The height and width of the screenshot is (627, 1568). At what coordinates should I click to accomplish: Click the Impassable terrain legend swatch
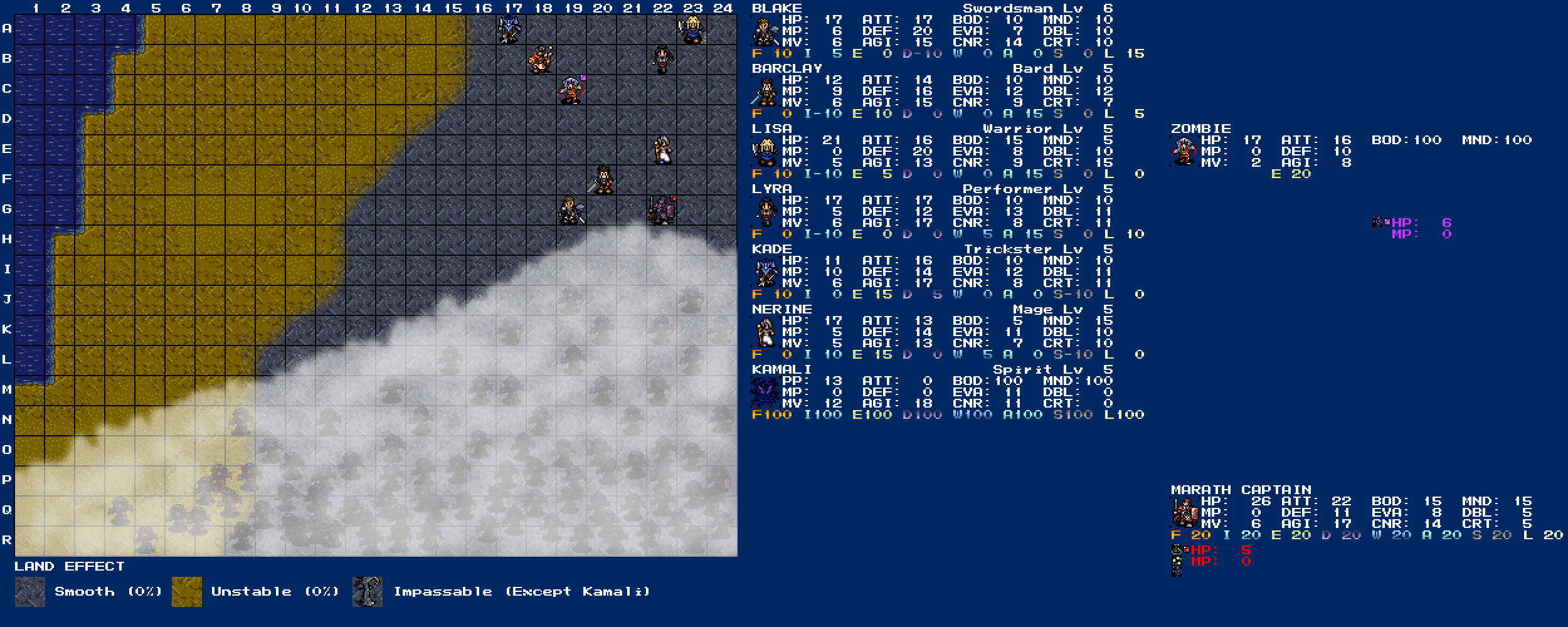click(368, 592)
